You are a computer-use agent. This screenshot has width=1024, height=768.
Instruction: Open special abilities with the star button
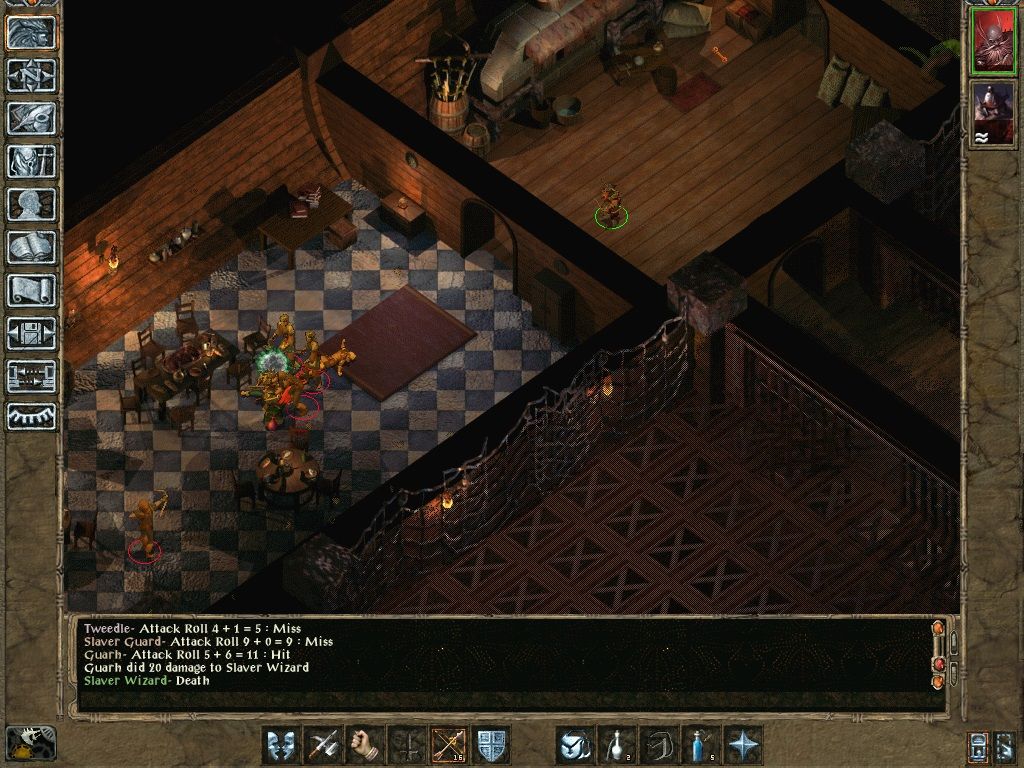743,745
